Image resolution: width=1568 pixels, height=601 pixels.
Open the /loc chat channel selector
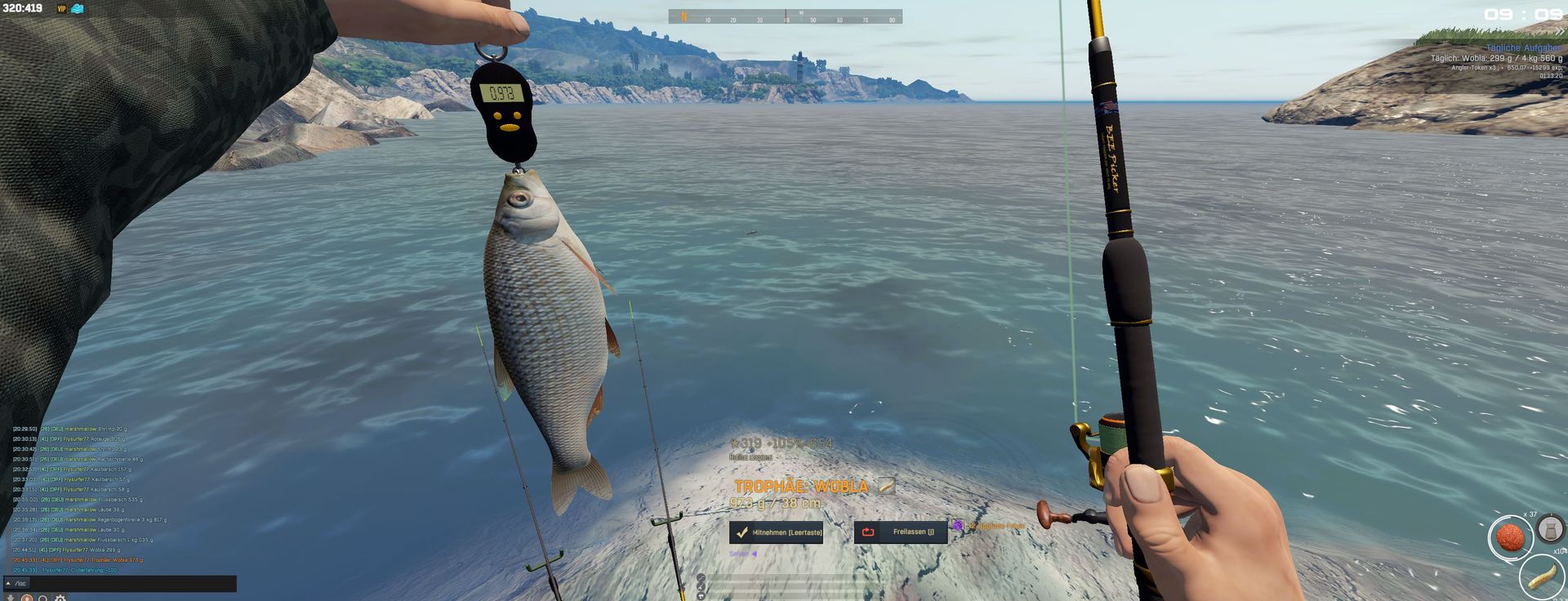click(x=16, y=583)
